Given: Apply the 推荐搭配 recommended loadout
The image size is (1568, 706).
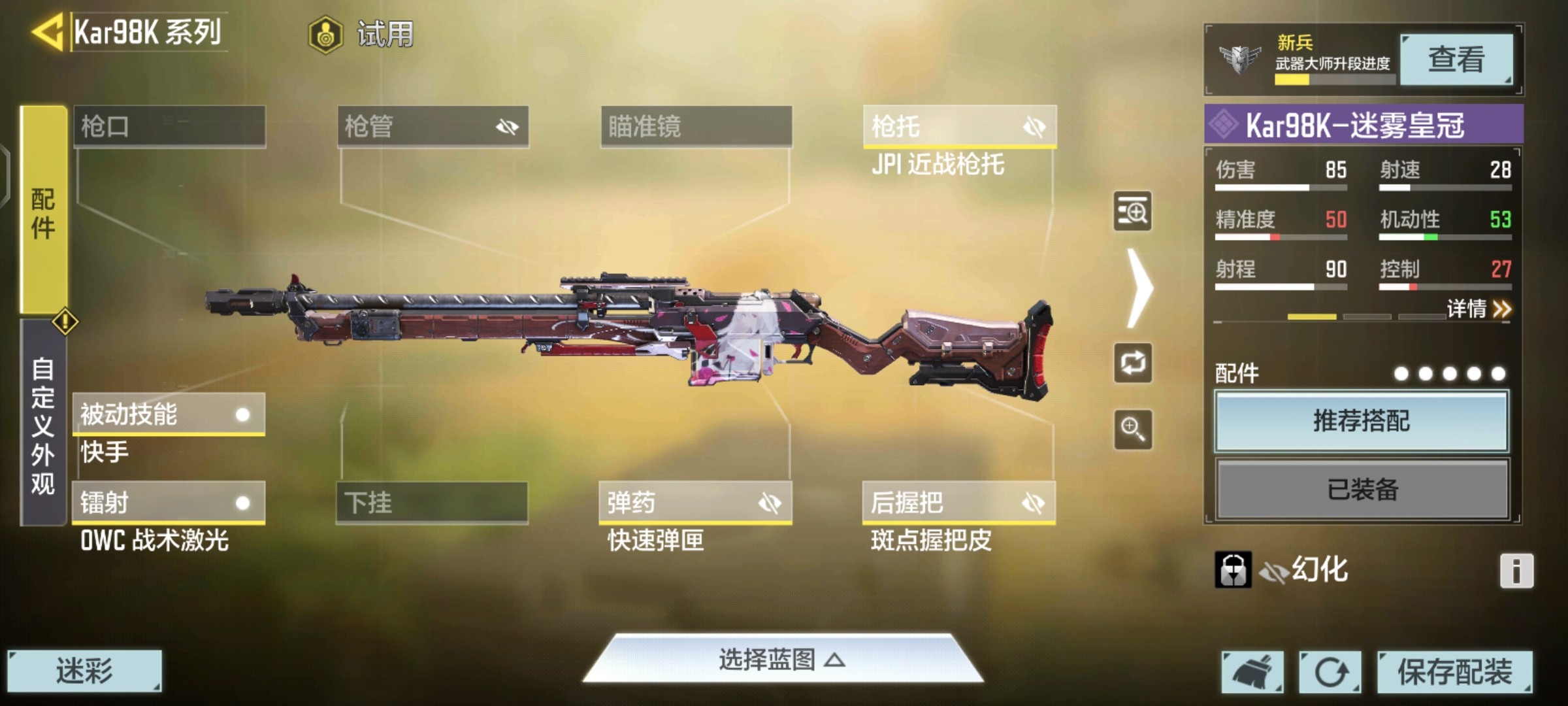Looking at the screenshot, I should click(1362, 421).
